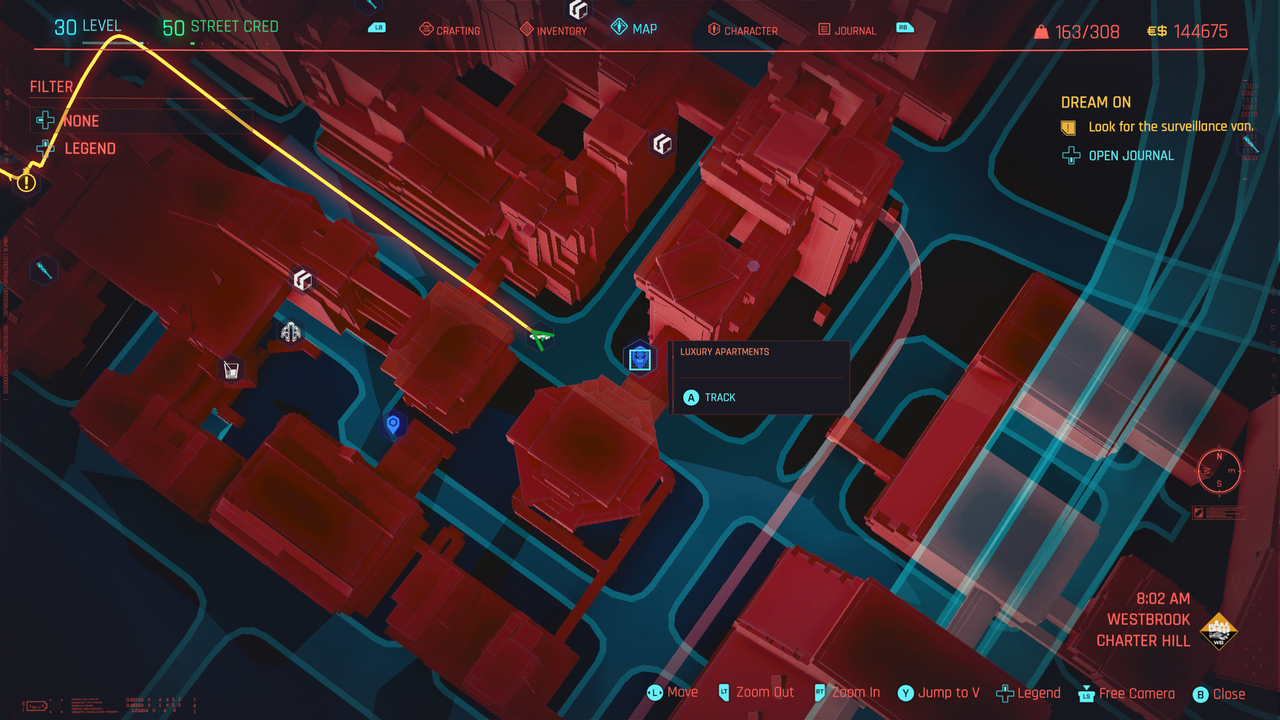Click the brain-shaped vendor icon on the map

288,330
